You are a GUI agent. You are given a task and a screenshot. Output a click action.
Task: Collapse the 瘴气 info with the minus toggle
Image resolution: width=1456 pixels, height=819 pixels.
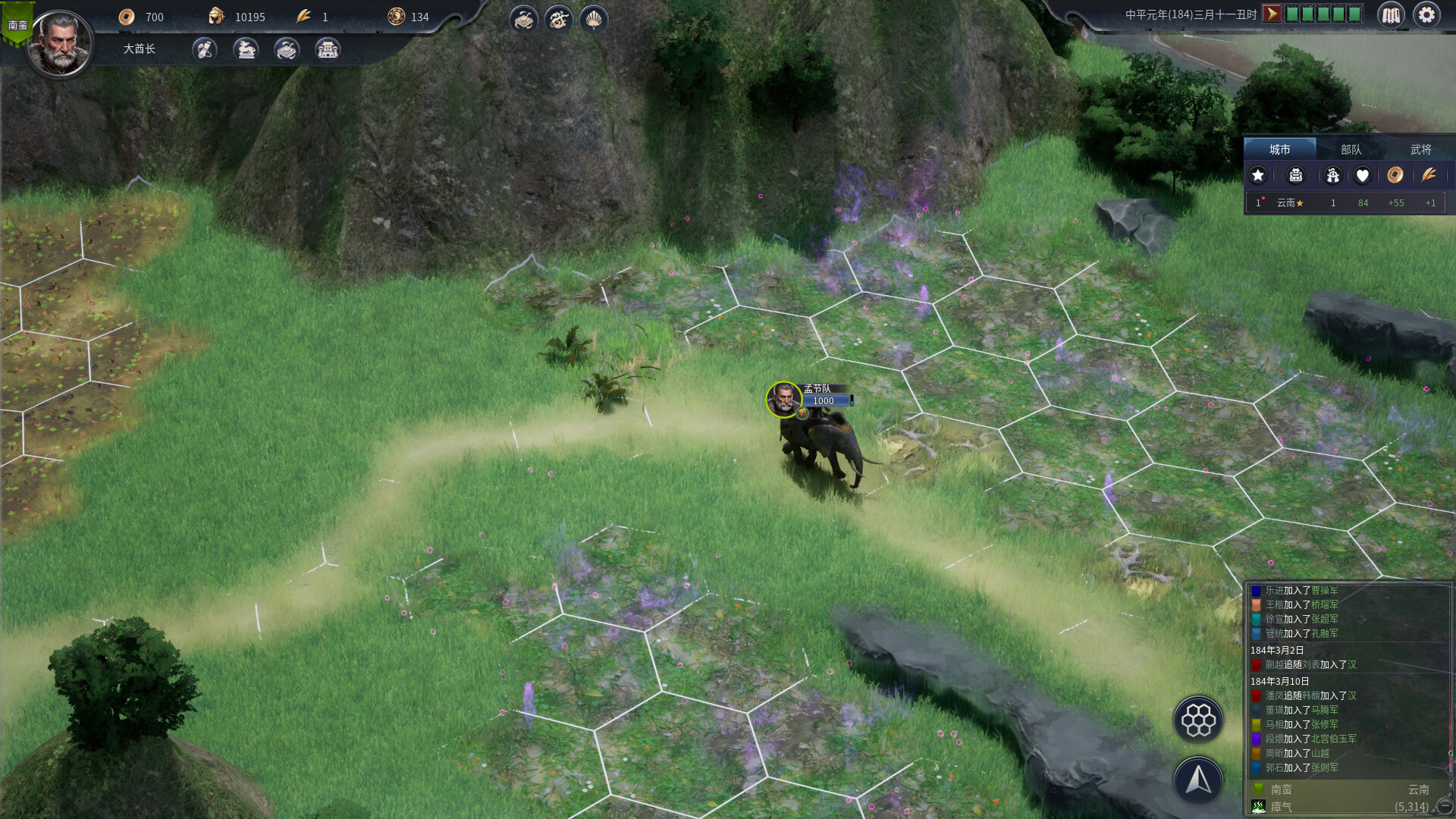(1444, 806)
